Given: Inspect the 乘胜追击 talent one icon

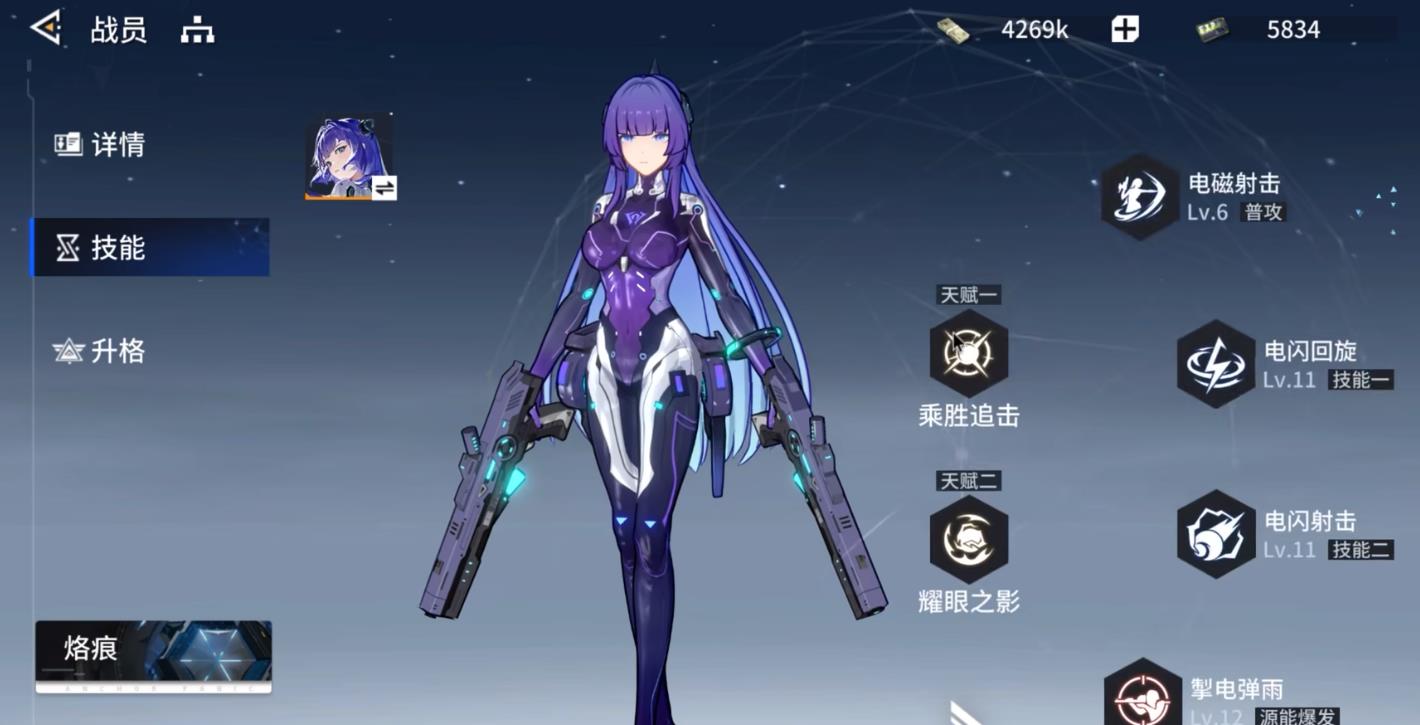Looking at the screenshot, I should (x=968, y=353).
